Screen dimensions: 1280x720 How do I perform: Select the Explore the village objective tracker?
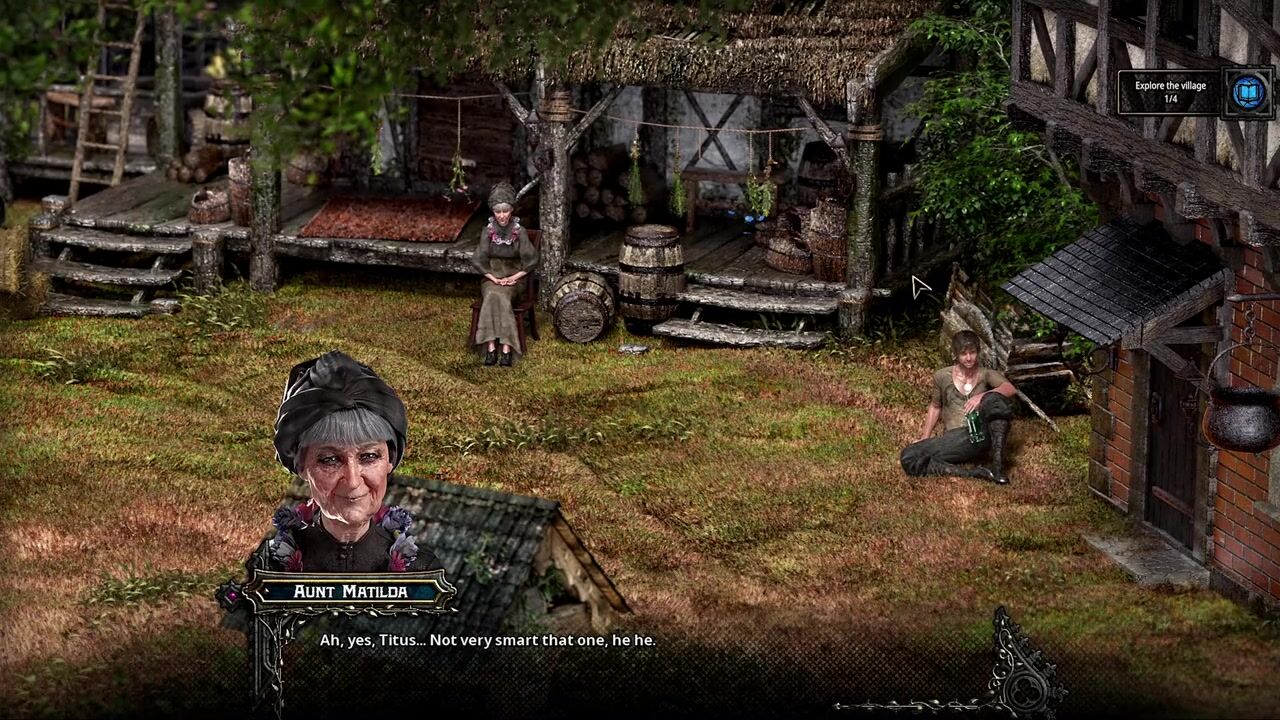click(1170, 92)
